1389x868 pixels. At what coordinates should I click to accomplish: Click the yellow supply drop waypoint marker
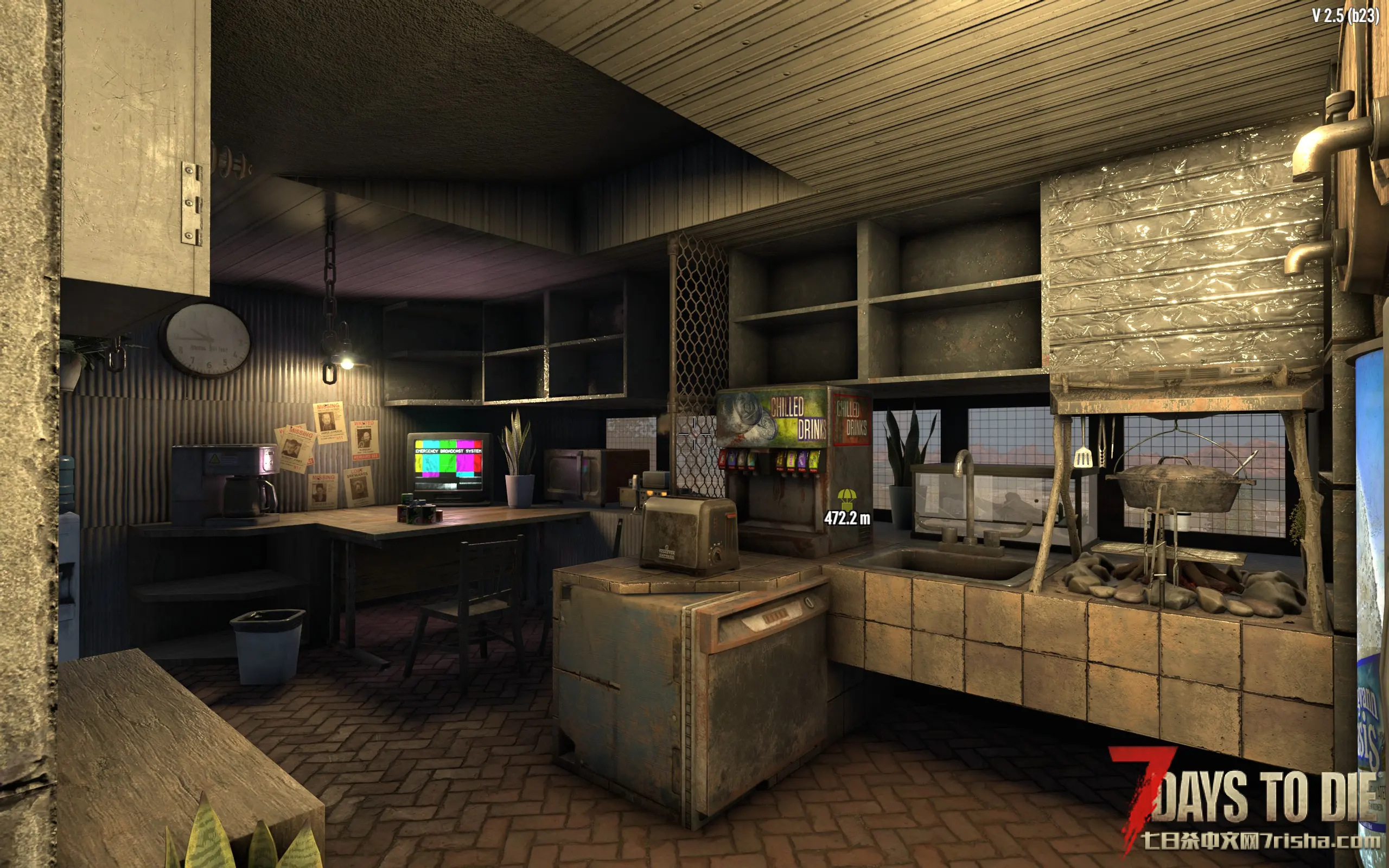point(846,499)
